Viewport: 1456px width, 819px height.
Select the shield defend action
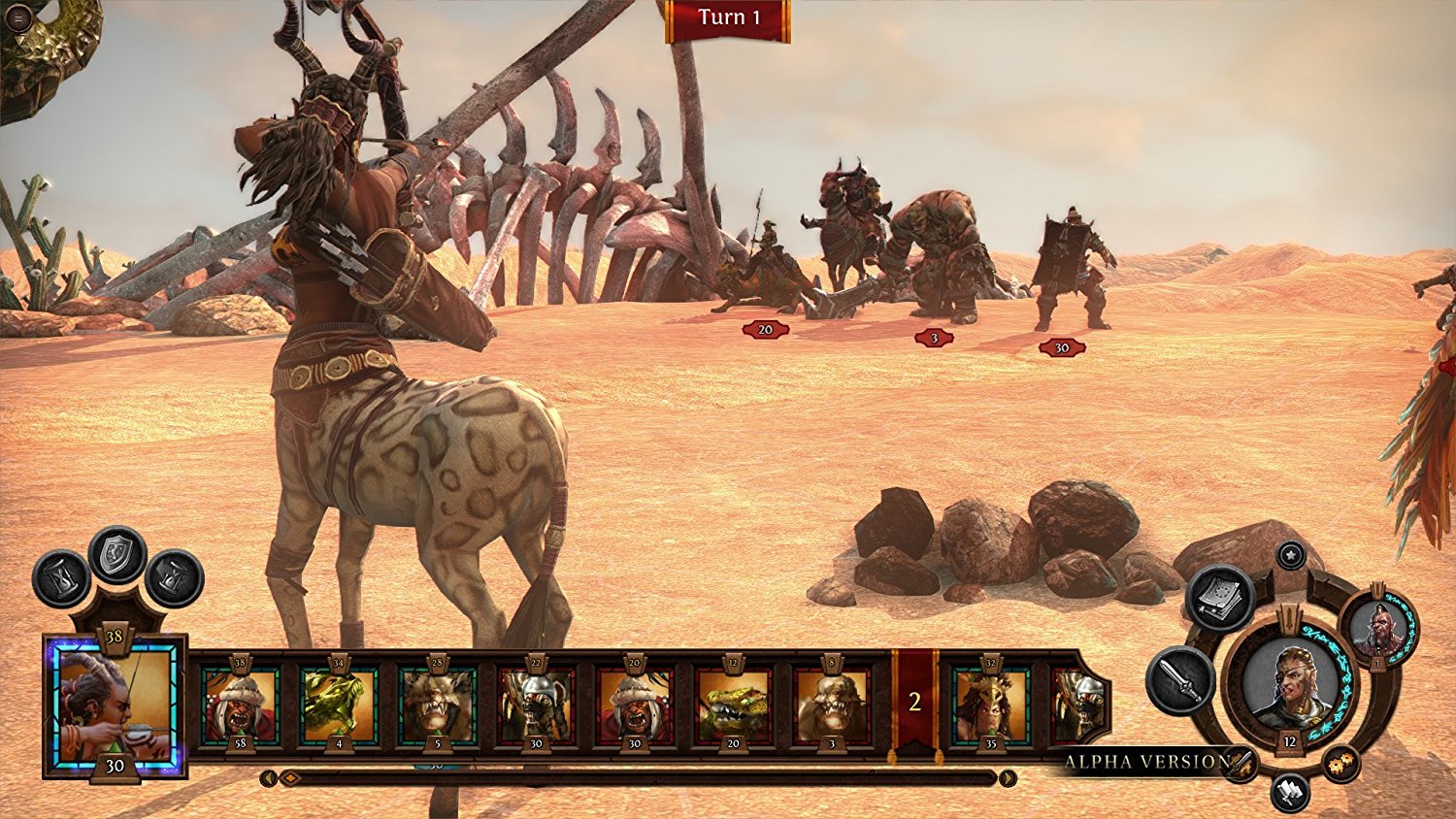pos(117,555)
